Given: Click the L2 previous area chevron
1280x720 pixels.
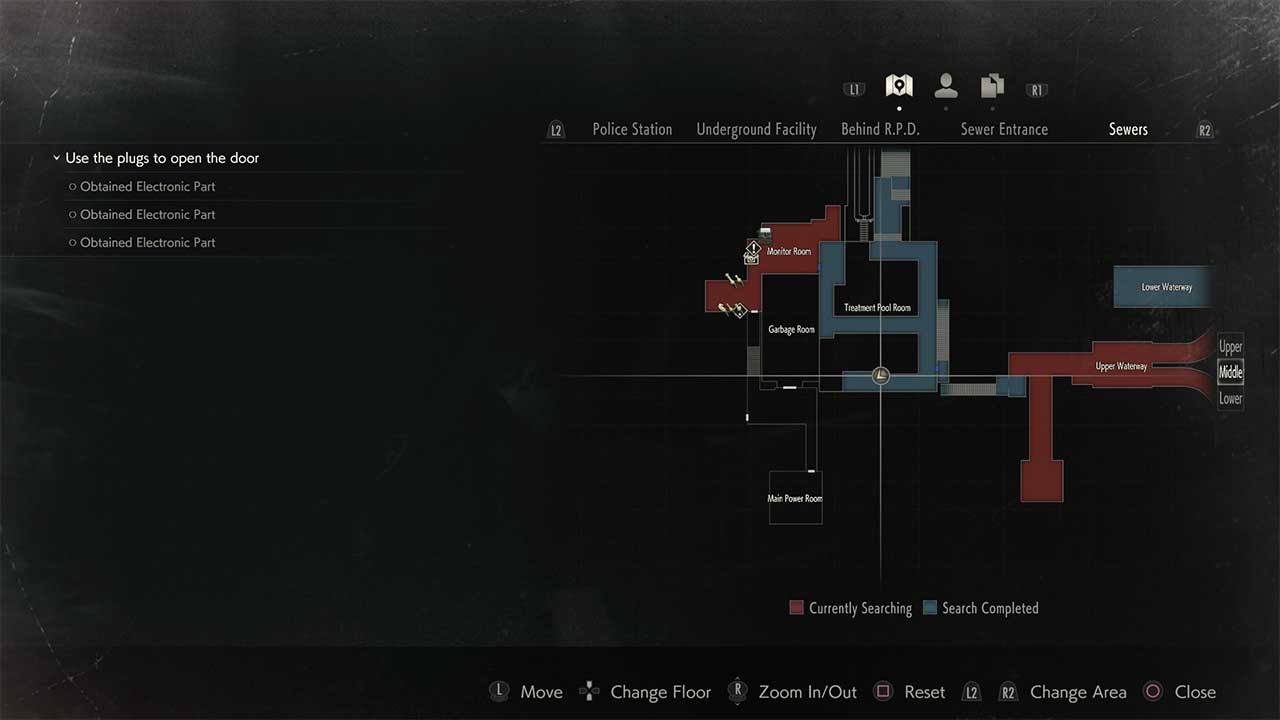Looking at the screenshot, I should click(556, 129).
